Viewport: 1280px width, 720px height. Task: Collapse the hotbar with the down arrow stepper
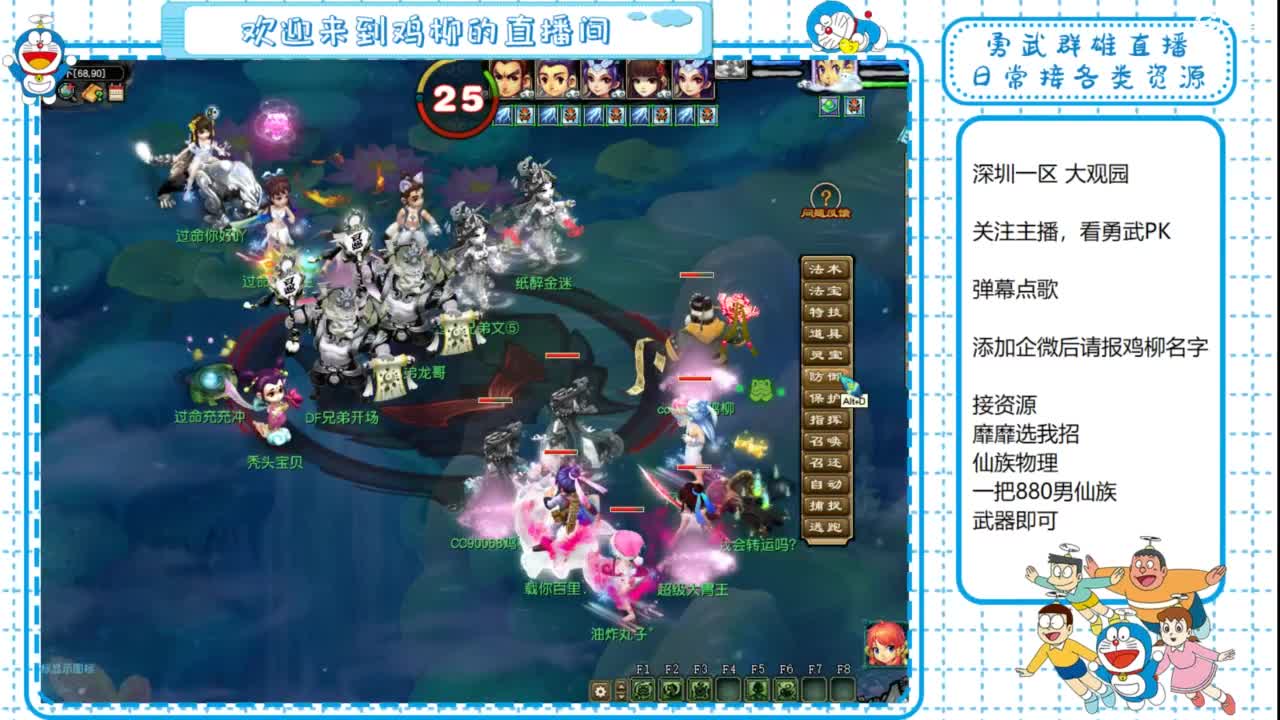point(620,696)
